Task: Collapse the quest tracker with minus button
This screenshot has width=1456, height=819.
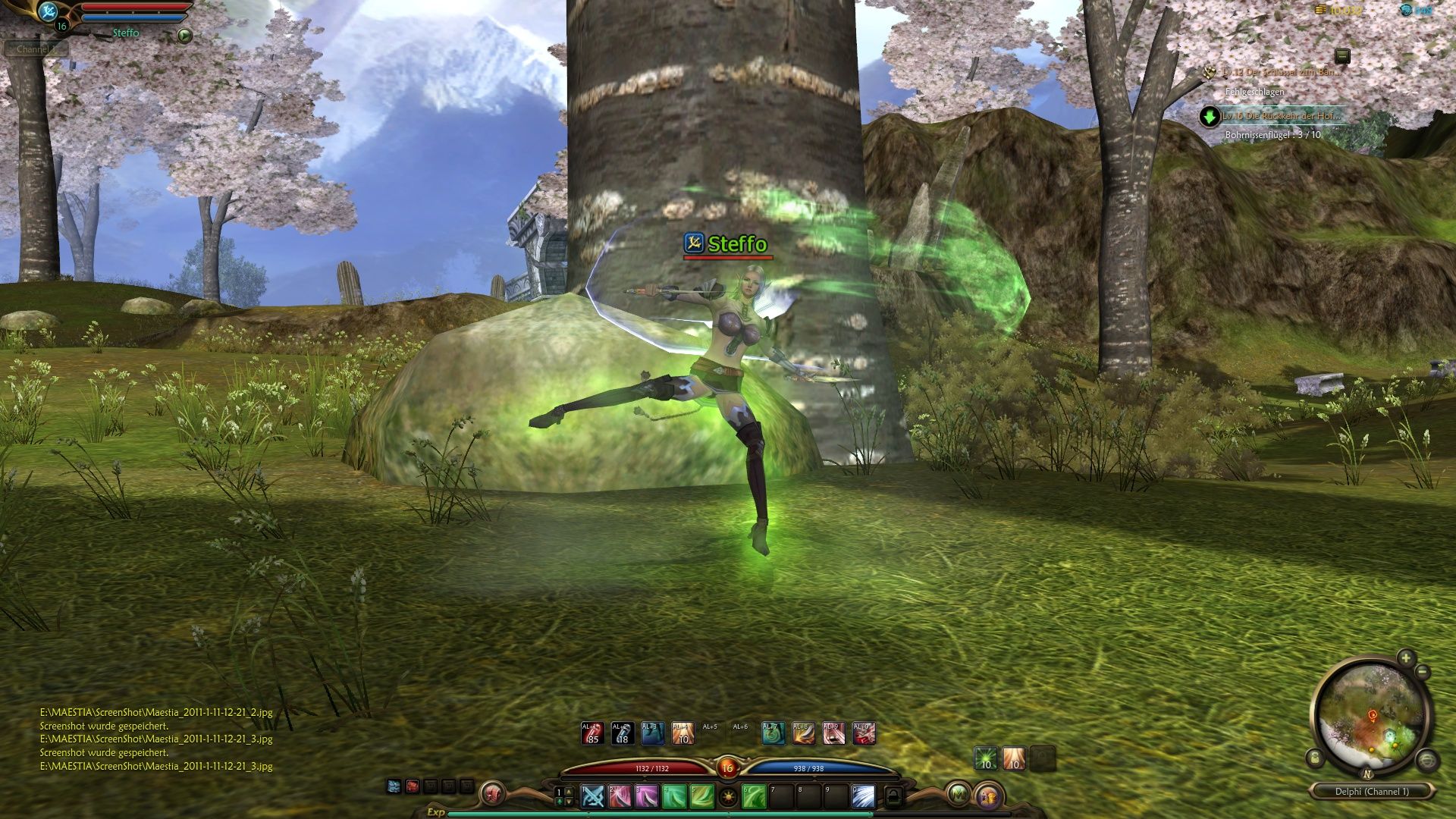Action: tap(1342, 55)
